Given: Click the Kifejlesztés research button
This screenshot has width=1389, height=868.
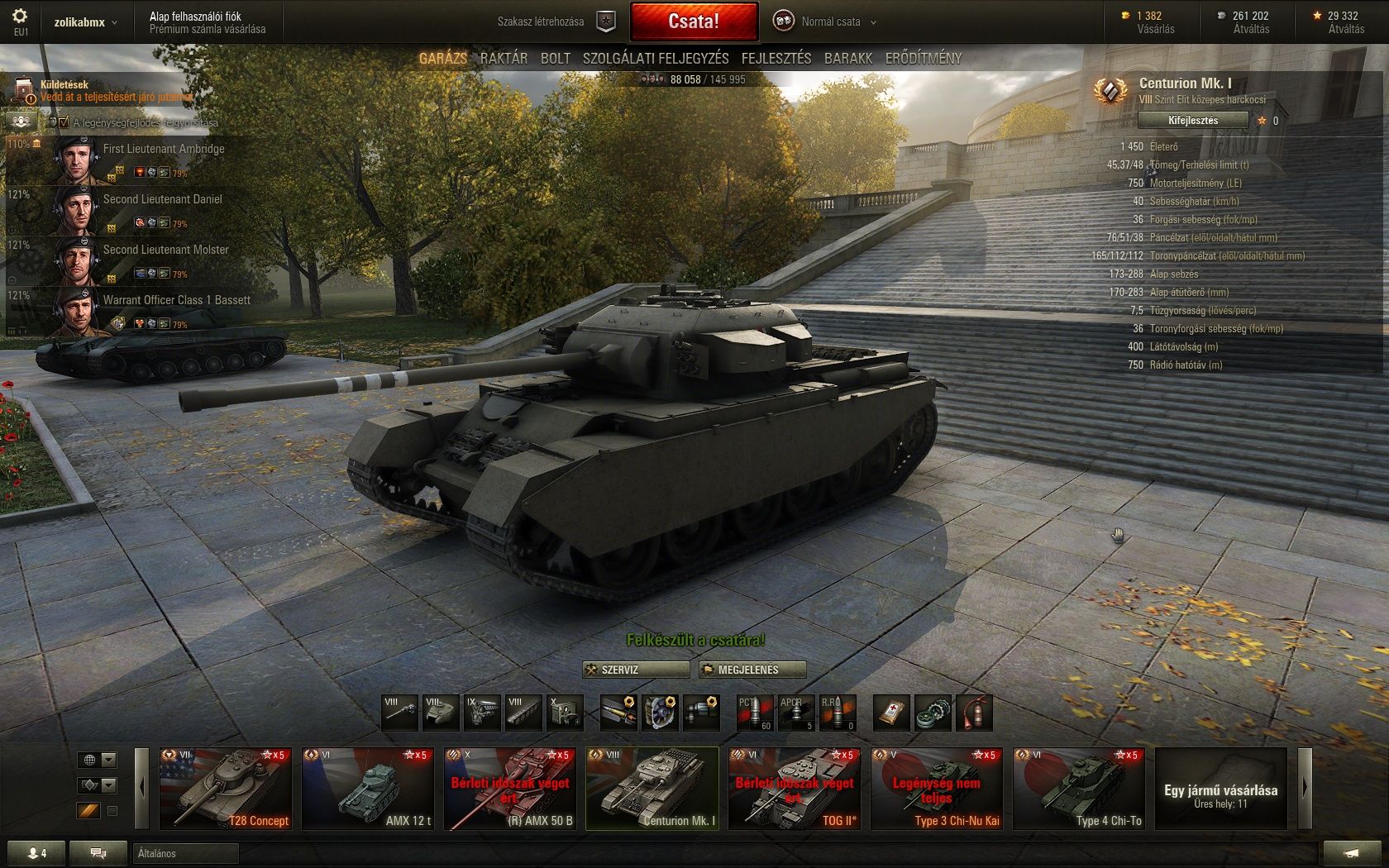Looking at the screenshot, I should pos(1192,121).
